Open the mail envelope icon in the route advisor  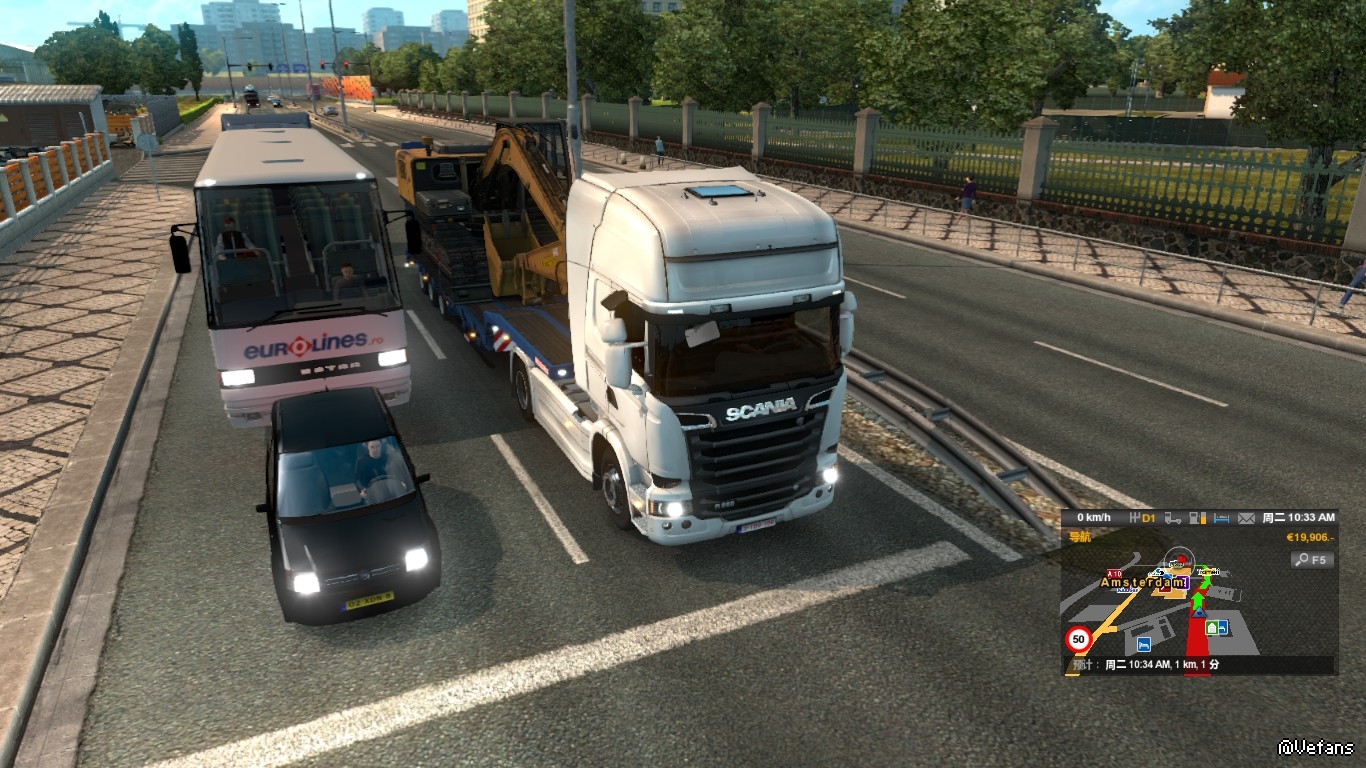pos(1246,518)
